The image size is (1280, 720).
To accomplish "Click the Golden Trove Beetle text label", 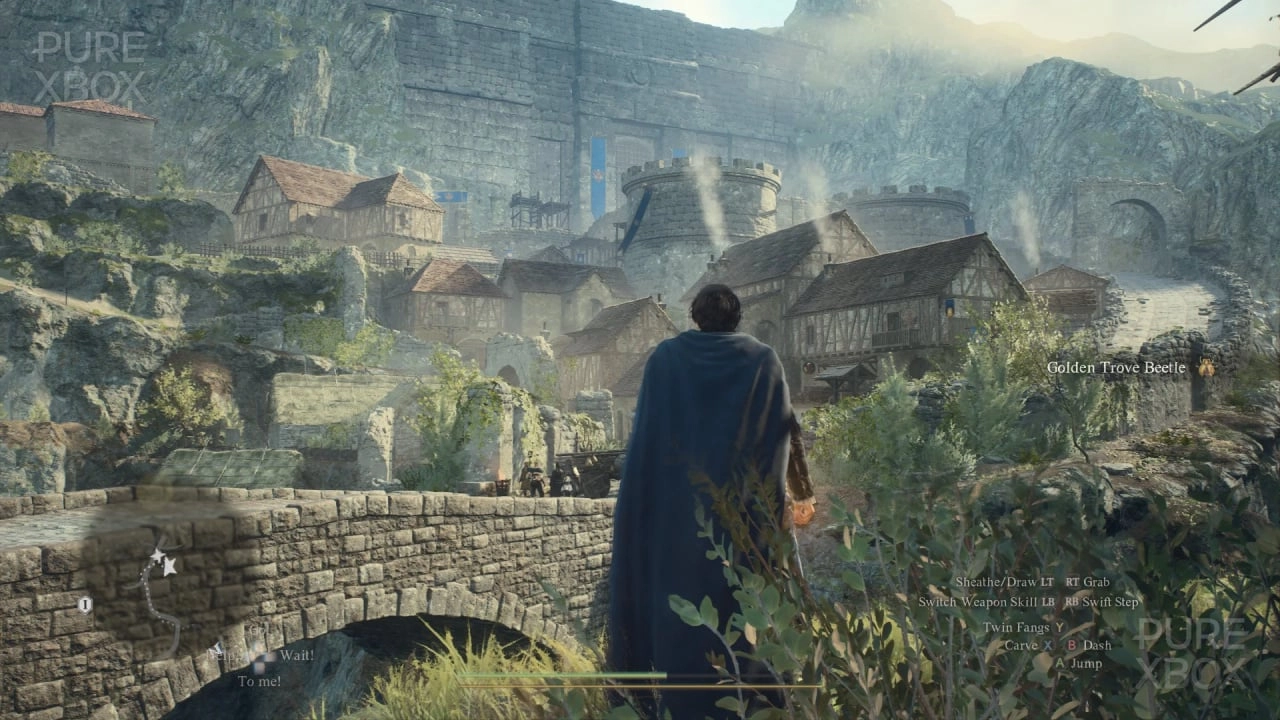I will point(1118,367).
